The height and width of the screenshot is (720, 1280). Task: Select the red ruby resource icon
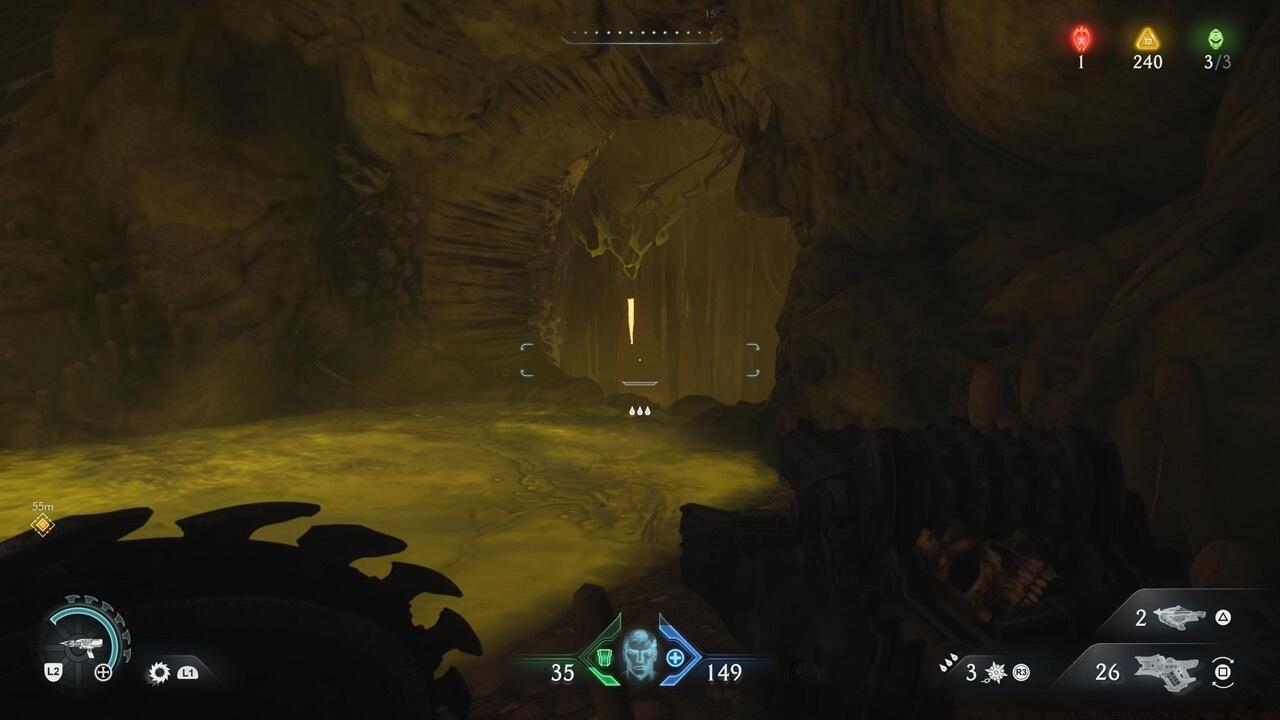point(1081,39)
